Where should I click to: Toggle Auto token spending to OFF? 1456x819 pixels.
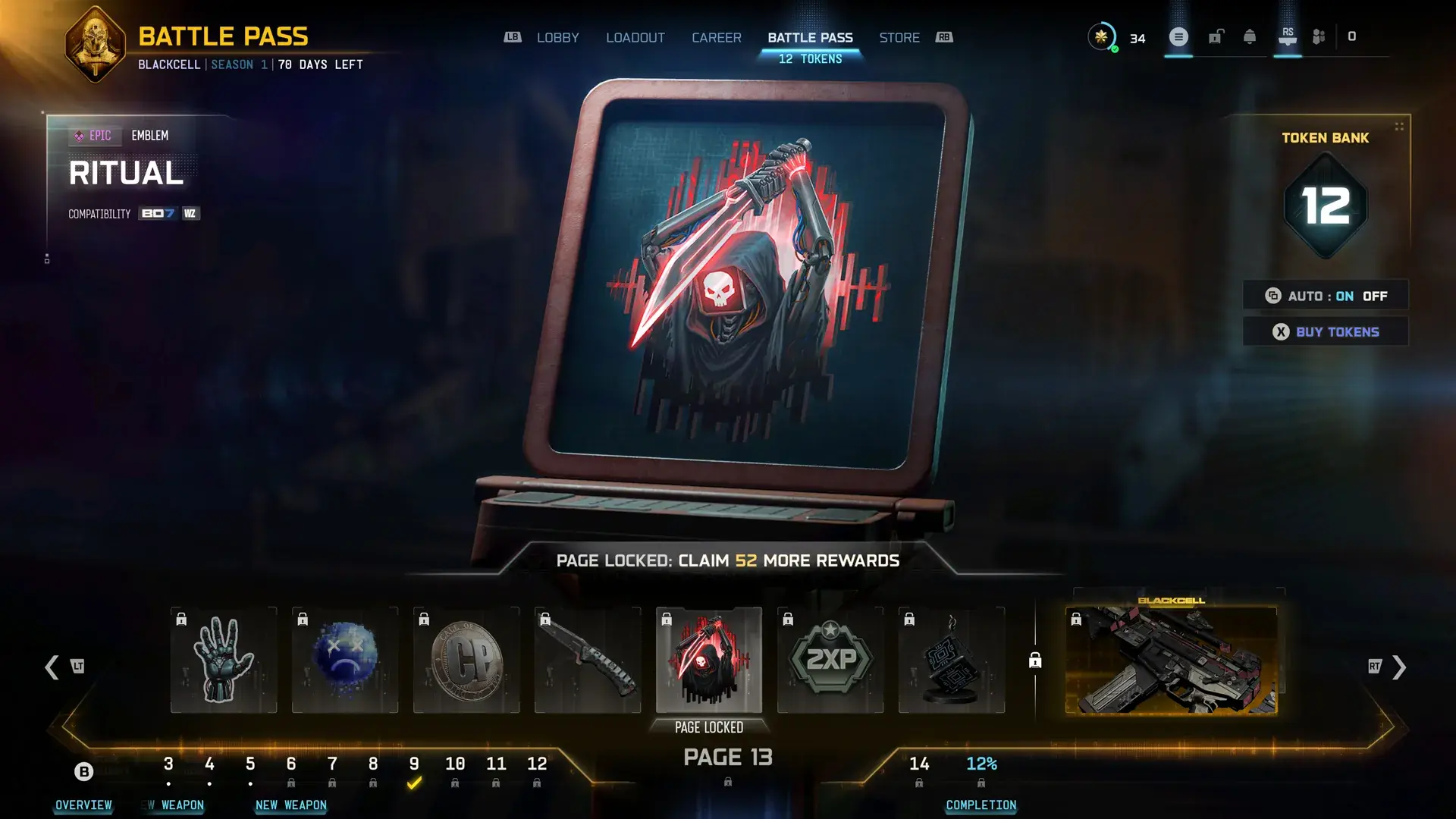point(1376,296)
